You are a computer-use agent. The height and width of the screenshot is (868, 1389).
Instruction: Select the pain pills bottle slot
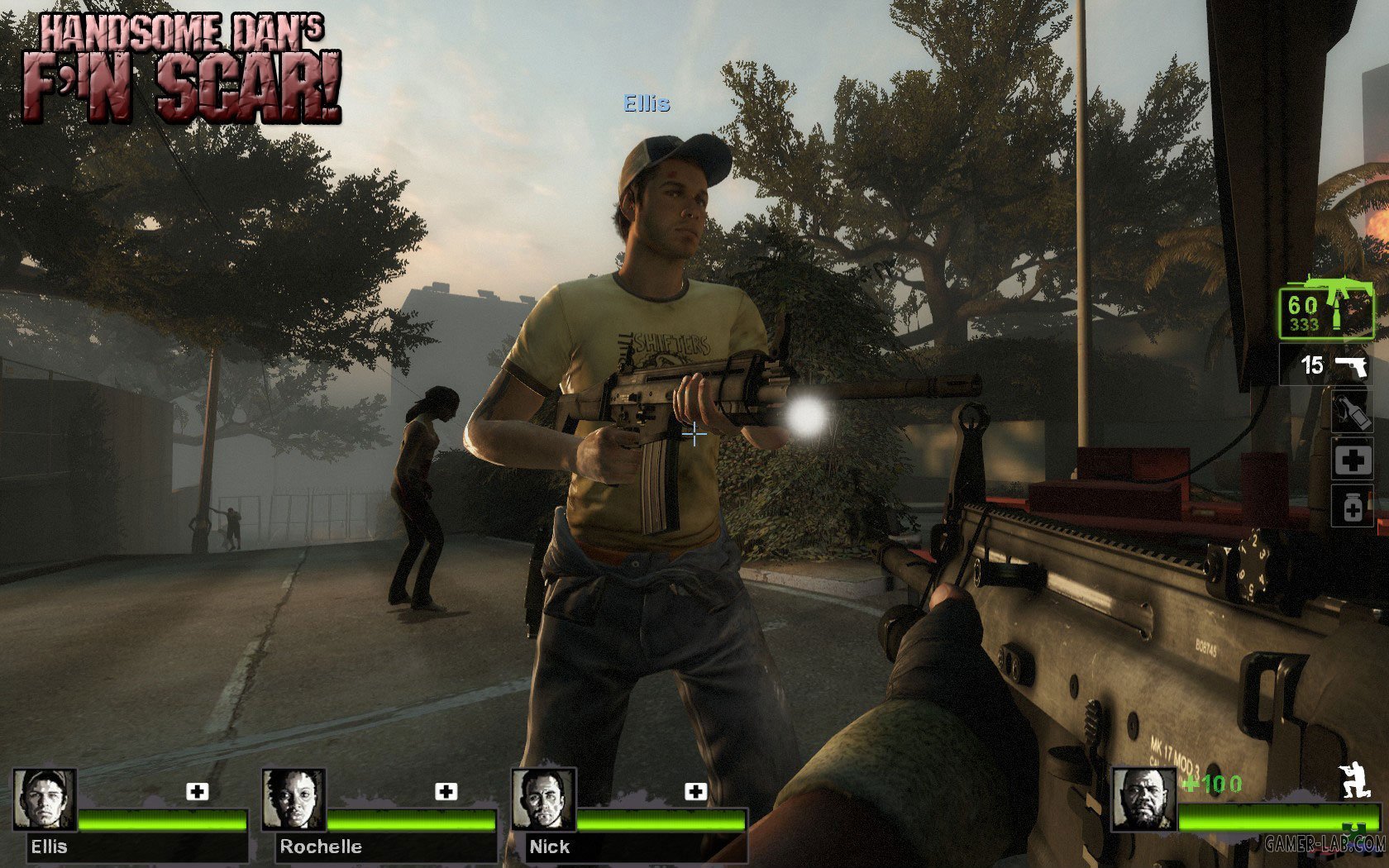1352,506
